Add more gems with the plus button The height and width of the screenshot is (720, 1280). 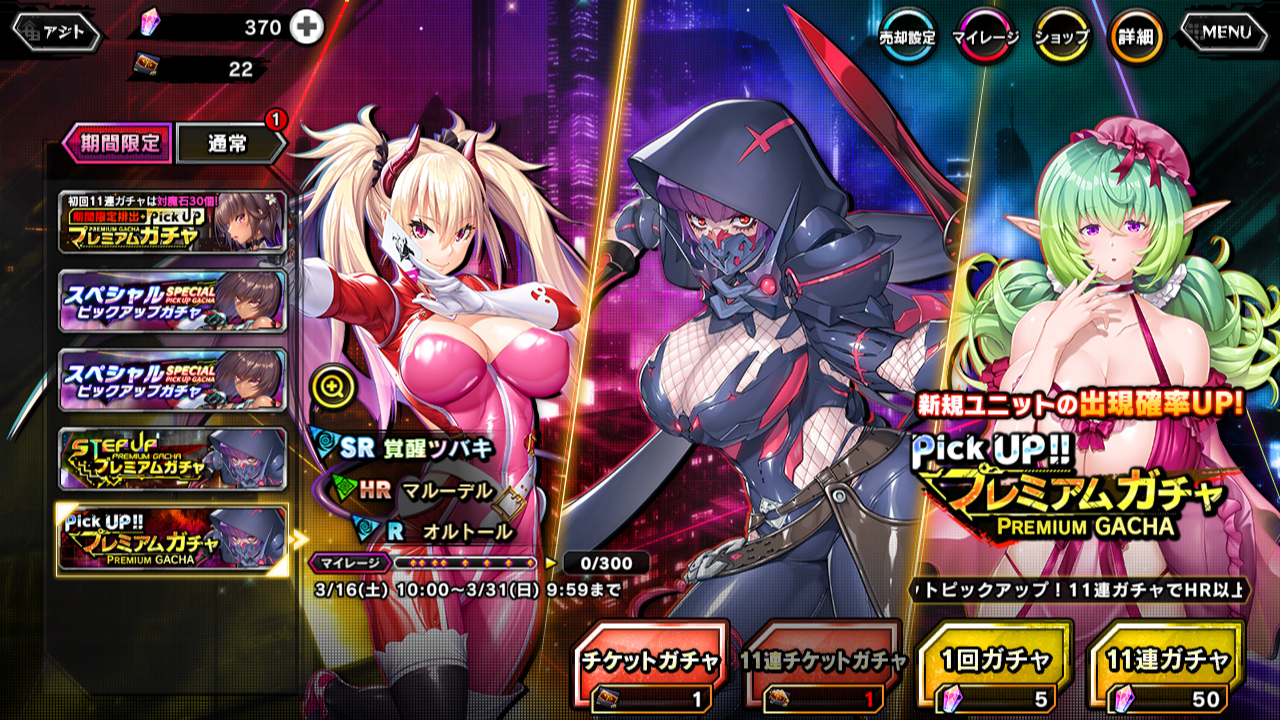306,28
